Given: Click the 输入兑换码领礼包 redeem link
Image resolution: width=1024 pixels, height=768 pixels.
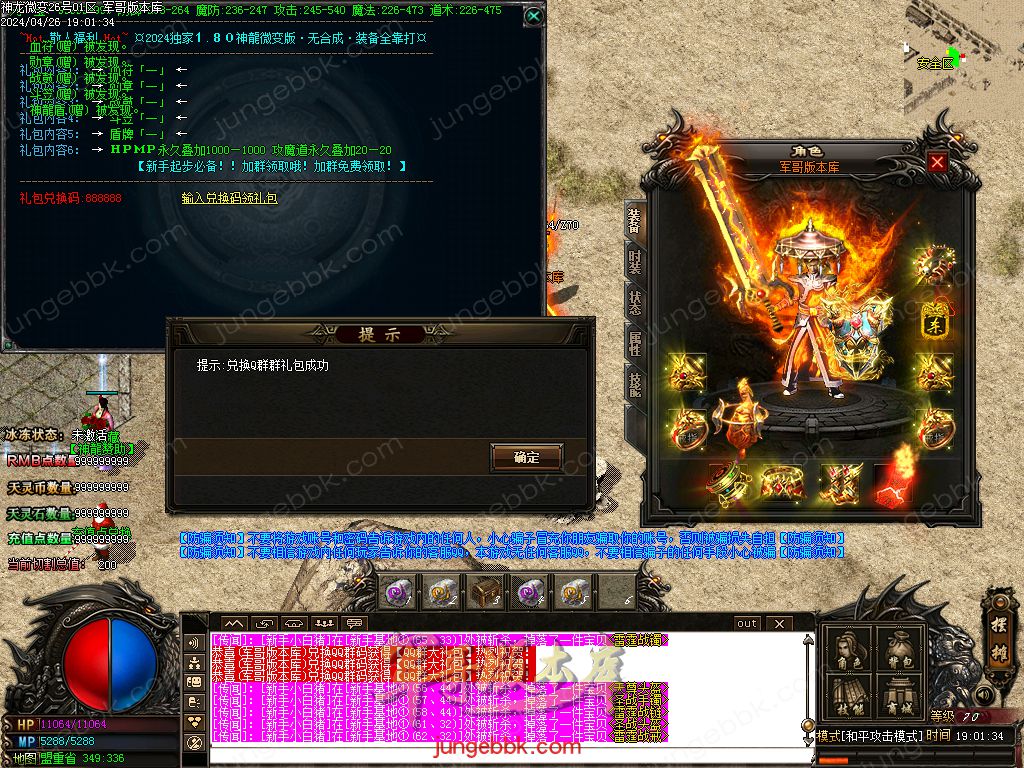Looking at the screenshot, I should [x=229, y=199].
